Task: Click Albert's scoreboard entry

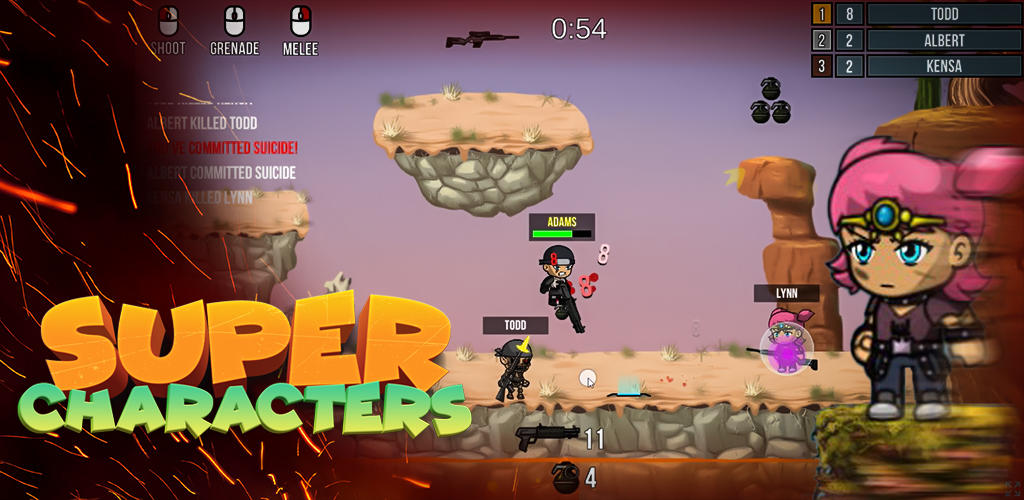Action: (x=943, y=40)
